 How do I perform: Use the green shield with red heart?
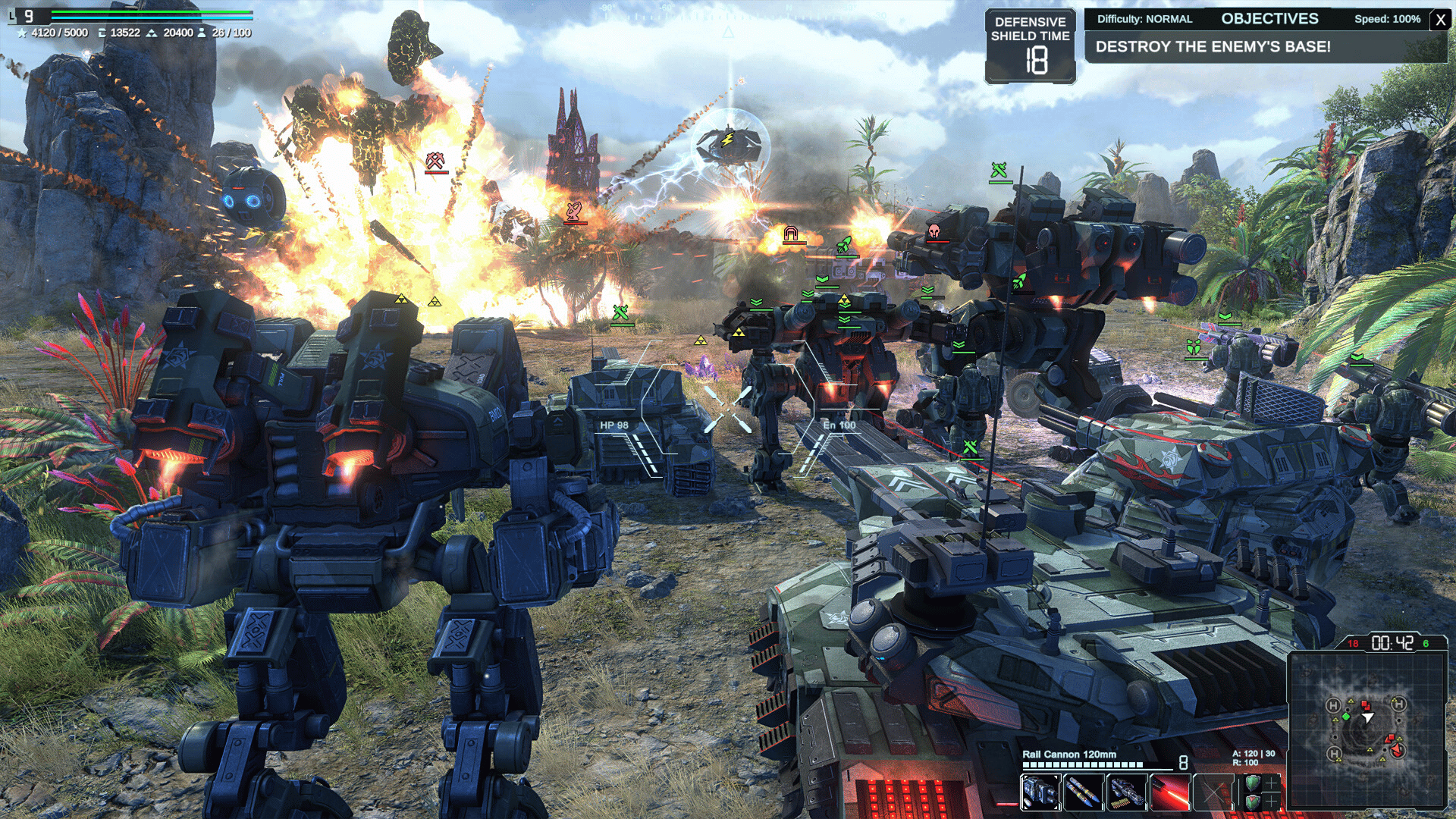click(1253, 802)
